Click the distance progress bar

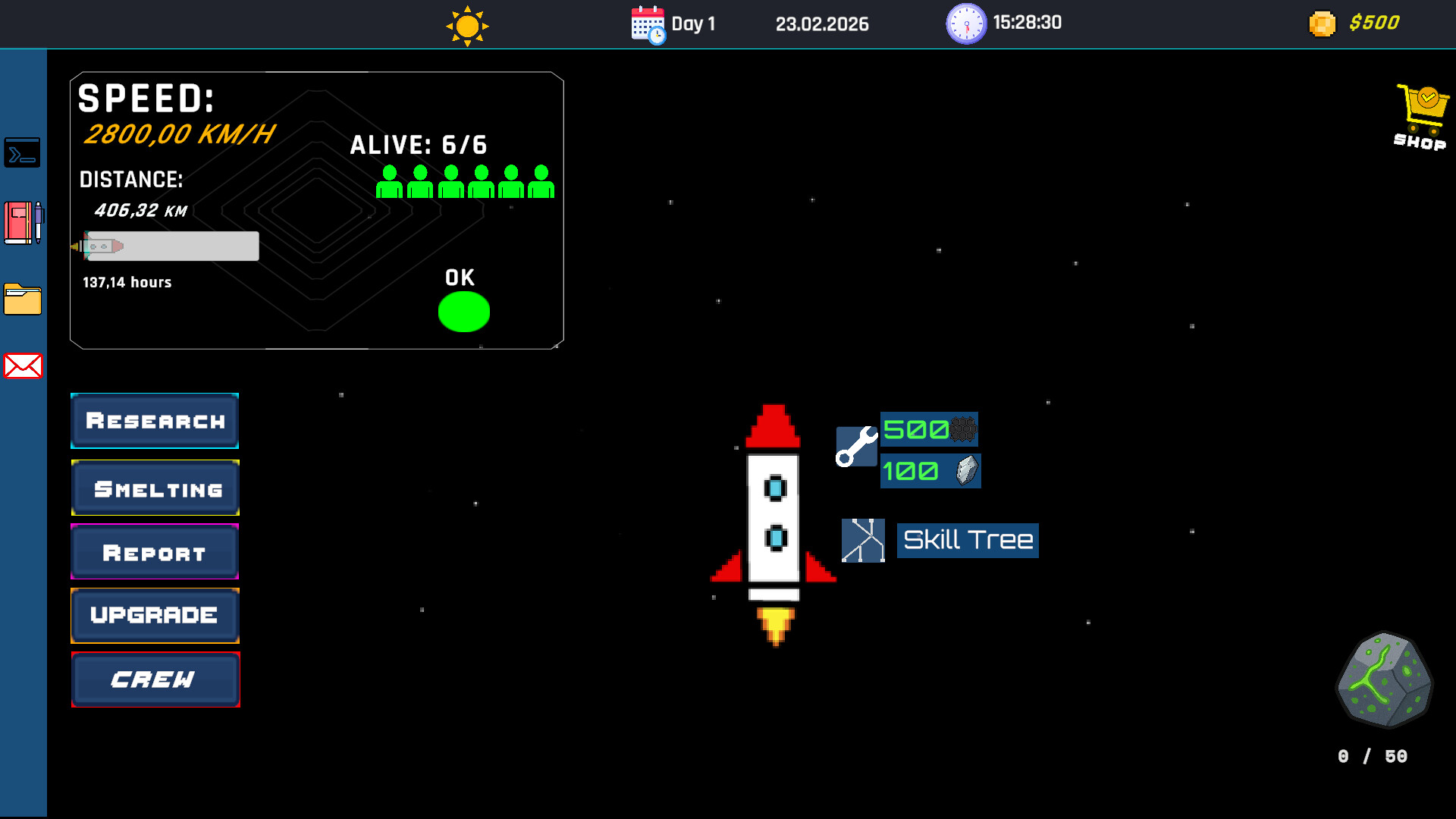tap(171, 246)
